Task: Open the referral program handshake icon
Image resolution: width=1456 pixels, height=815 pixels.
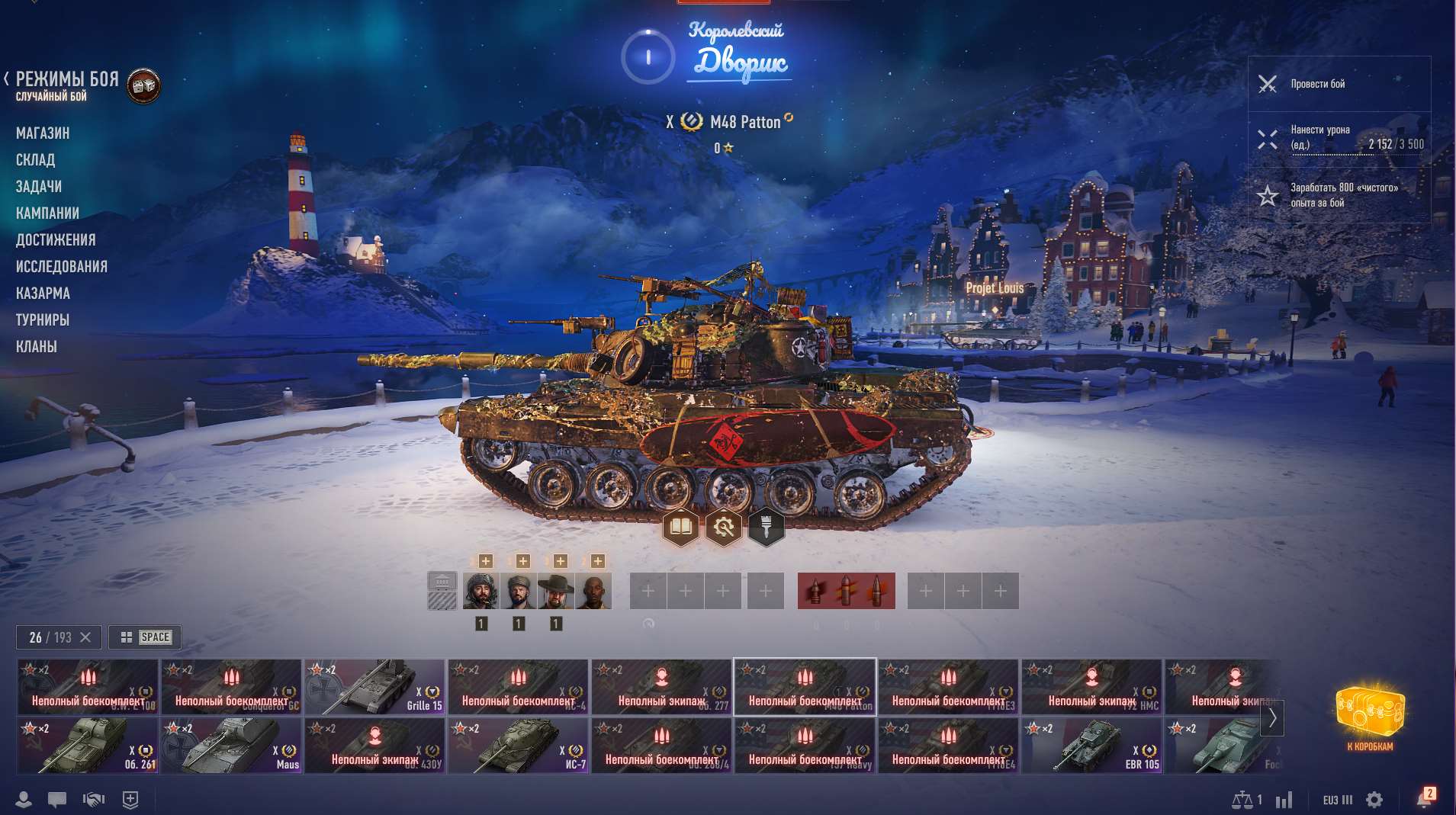Action: point(92,799)
